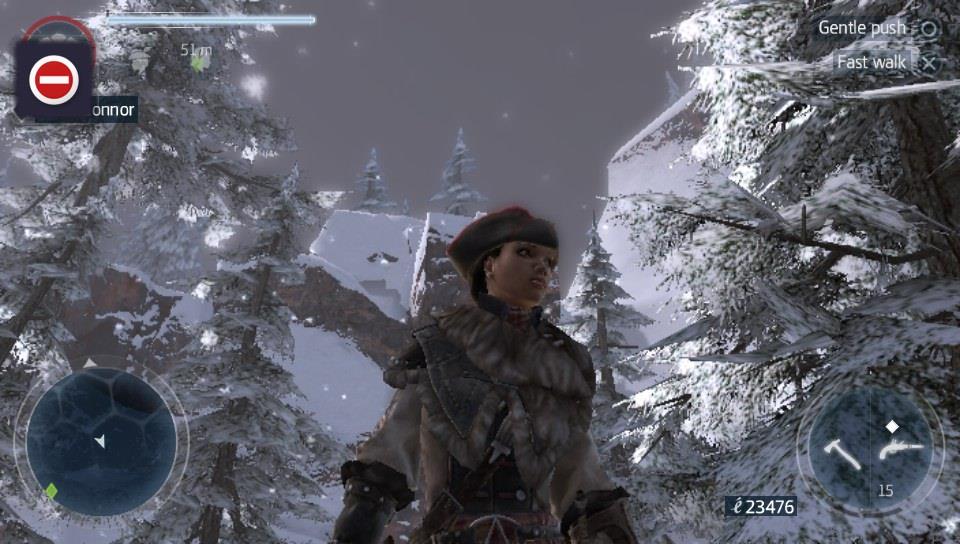The width and height of the screenshot is (960, 544).
Task: Click the red no-entry status icon
Action: coord(54,79)
